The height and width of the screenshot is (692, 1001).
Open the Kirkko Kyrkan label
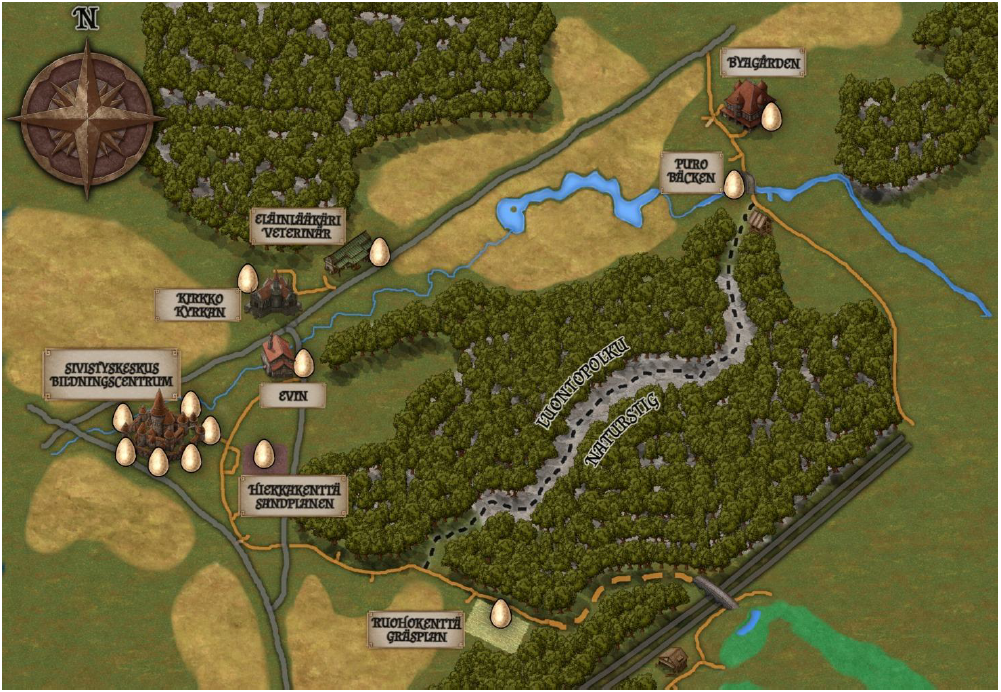[x=199, y=304]
